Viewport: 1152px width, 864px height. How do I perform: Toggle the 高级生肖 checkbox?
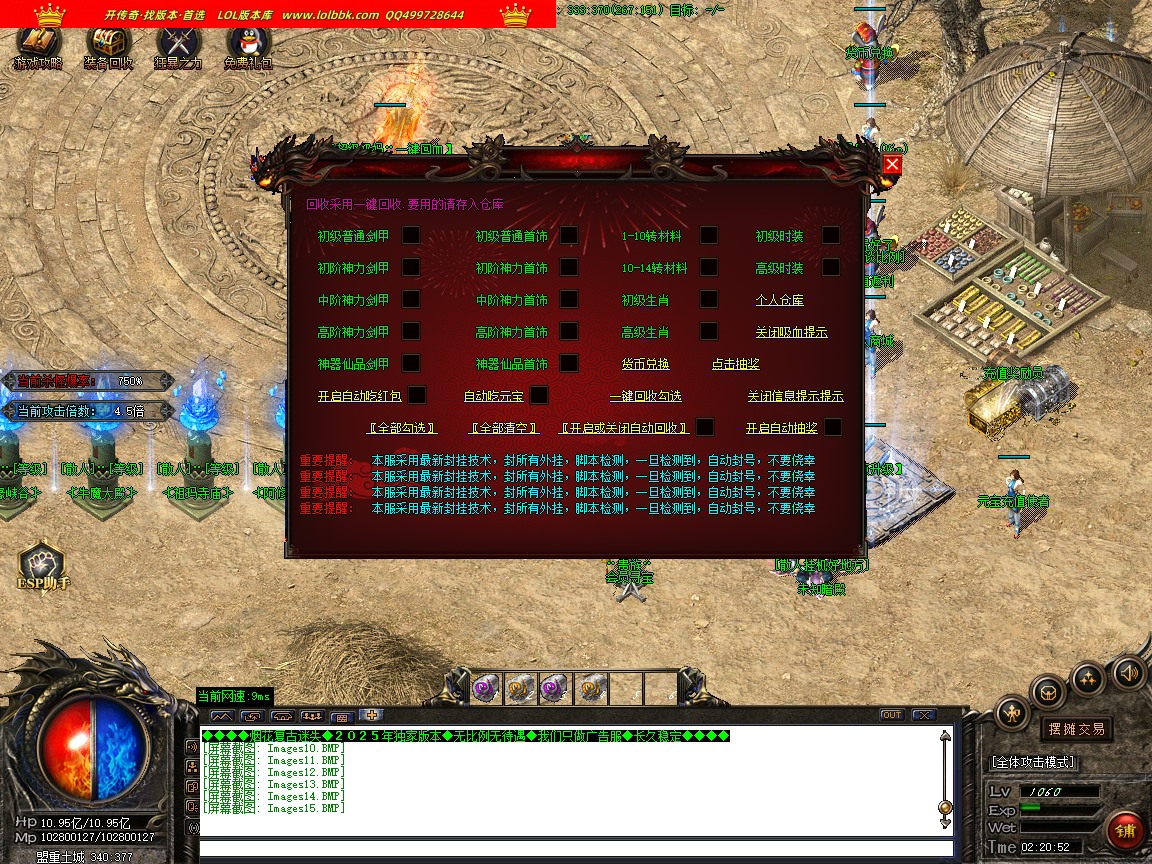click(x=708, y=331)
